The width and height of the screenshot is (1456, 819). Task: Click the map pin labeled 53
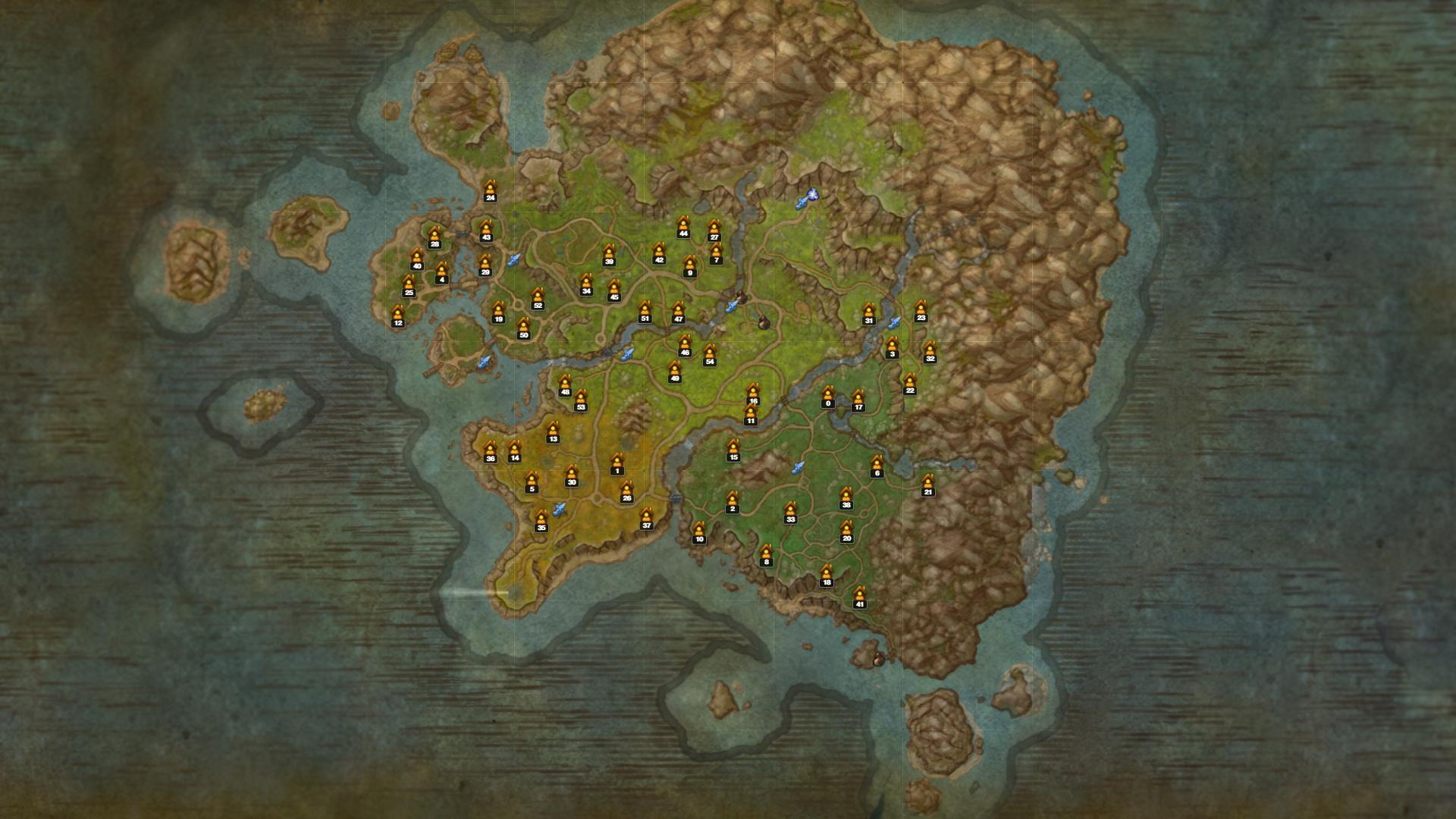click(x=581, y=400)
